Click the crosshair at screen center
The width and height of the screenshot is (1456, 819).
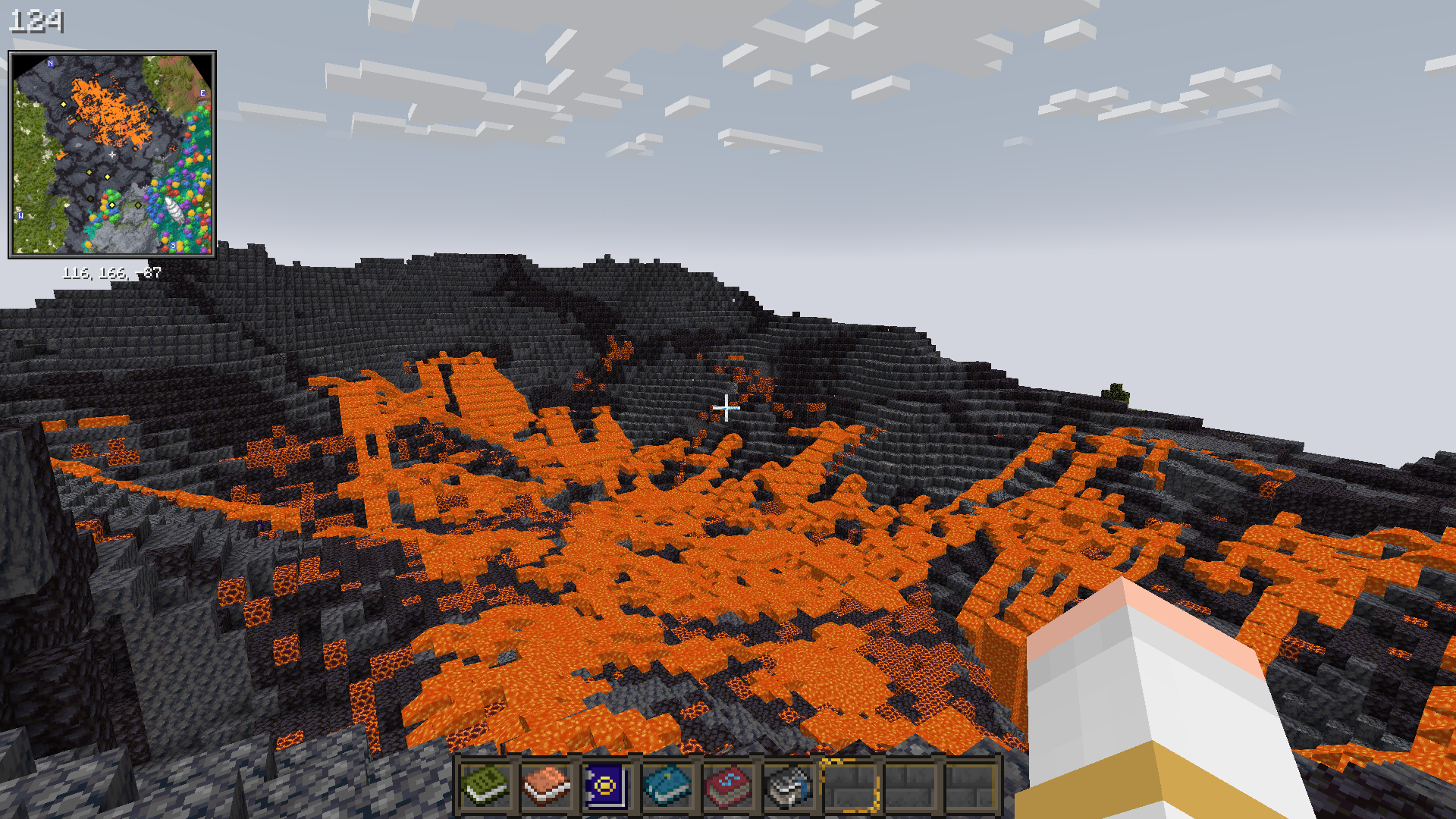(x=726, y=407)
